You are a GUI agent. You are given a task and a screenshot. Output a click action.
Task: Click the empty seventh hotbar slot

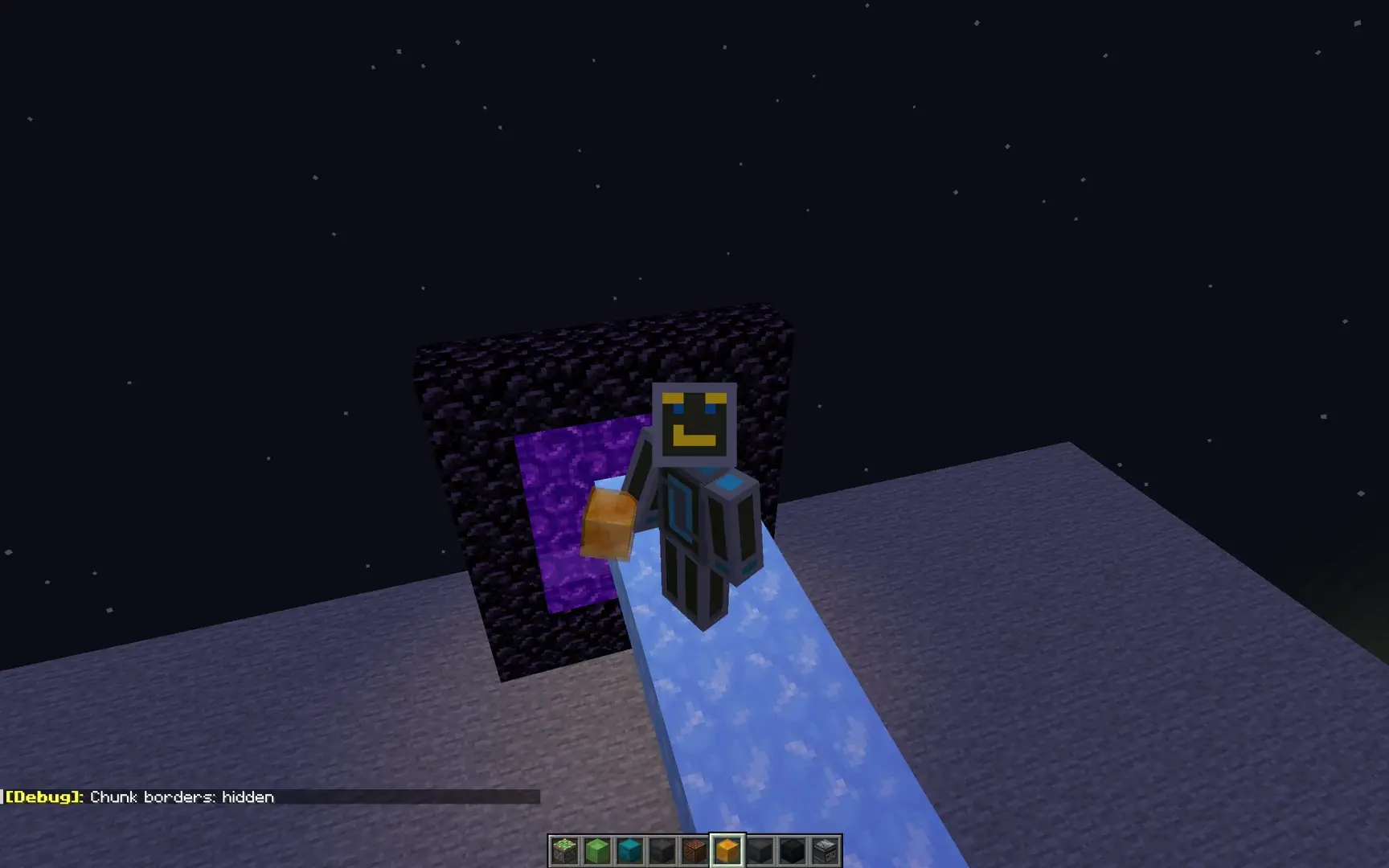pos(761,850)
